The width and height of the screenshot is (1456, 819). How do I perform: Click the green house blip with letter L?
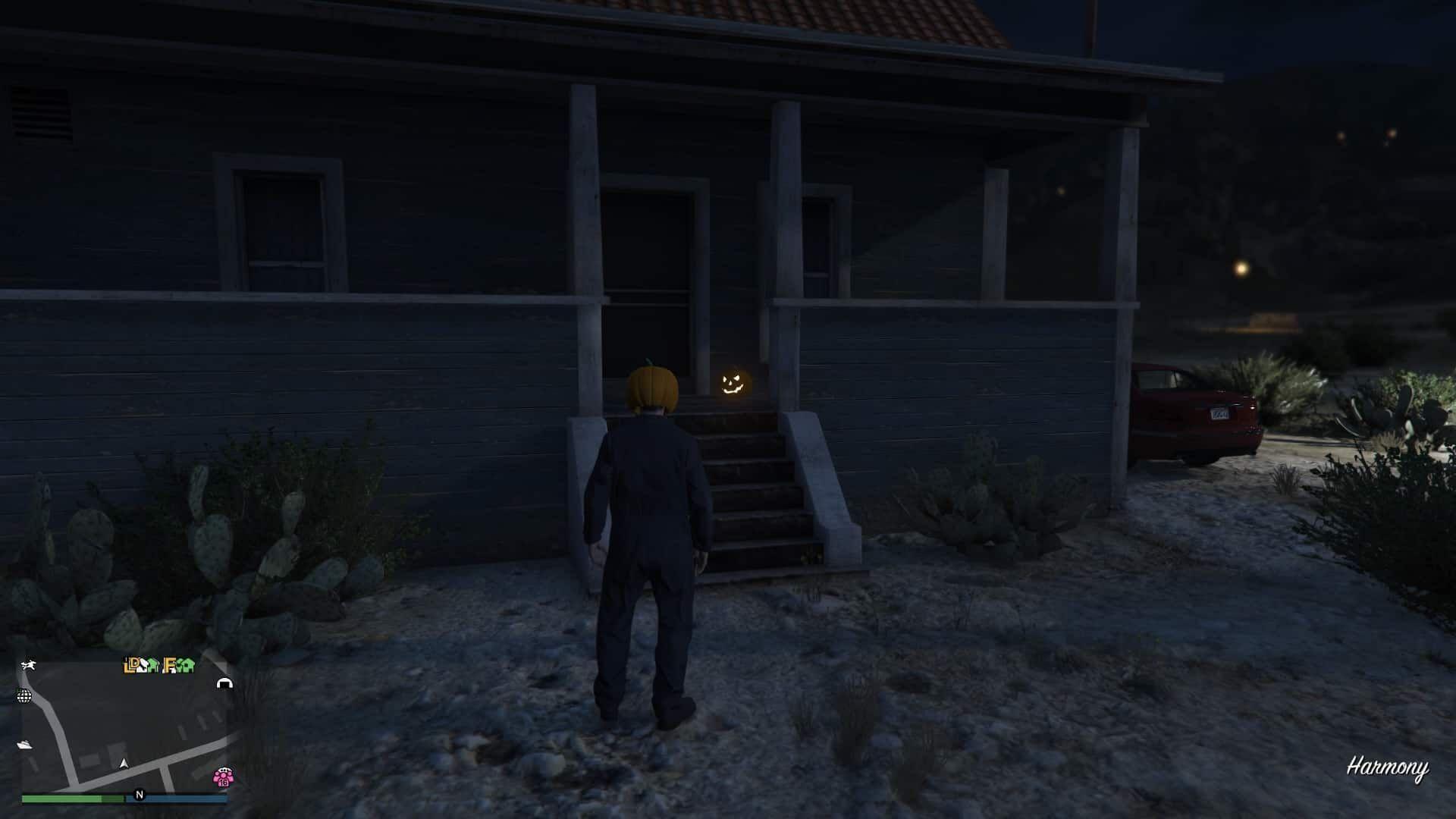(127, 665)
